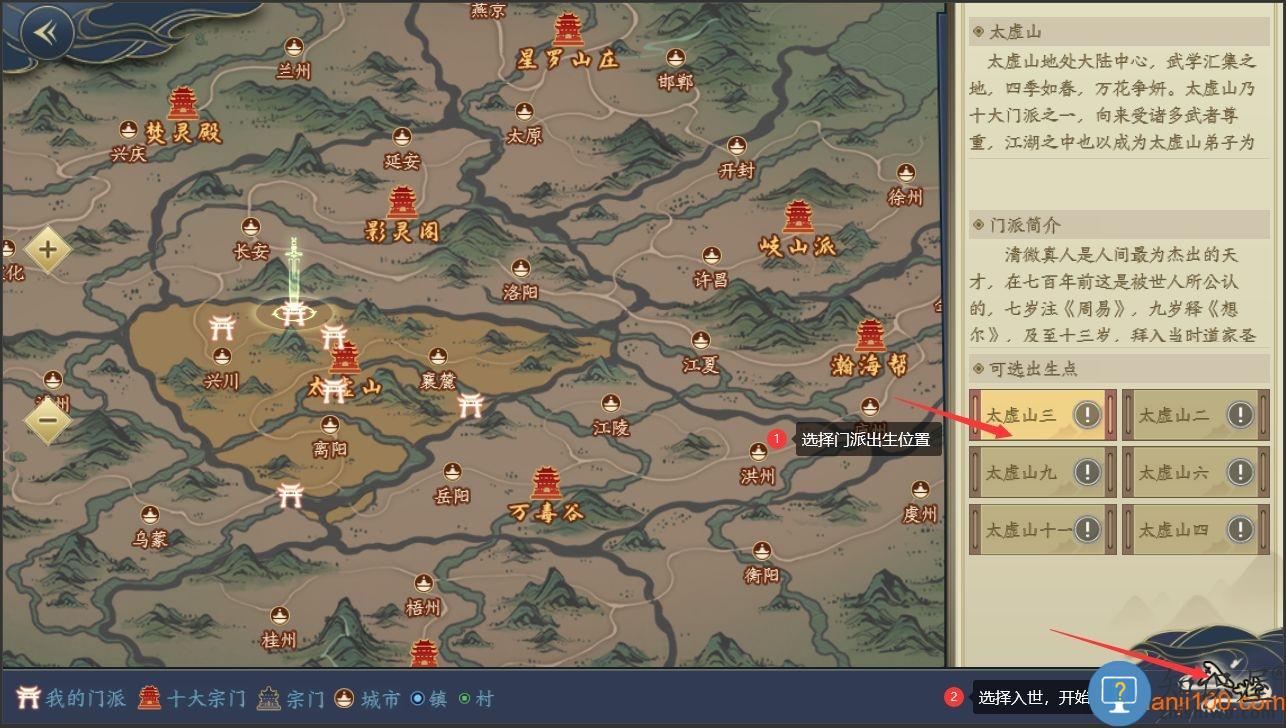Select the 岐山派 sect marker
The width and height of the screenshot is (1286, 728).
coord(798,217)
